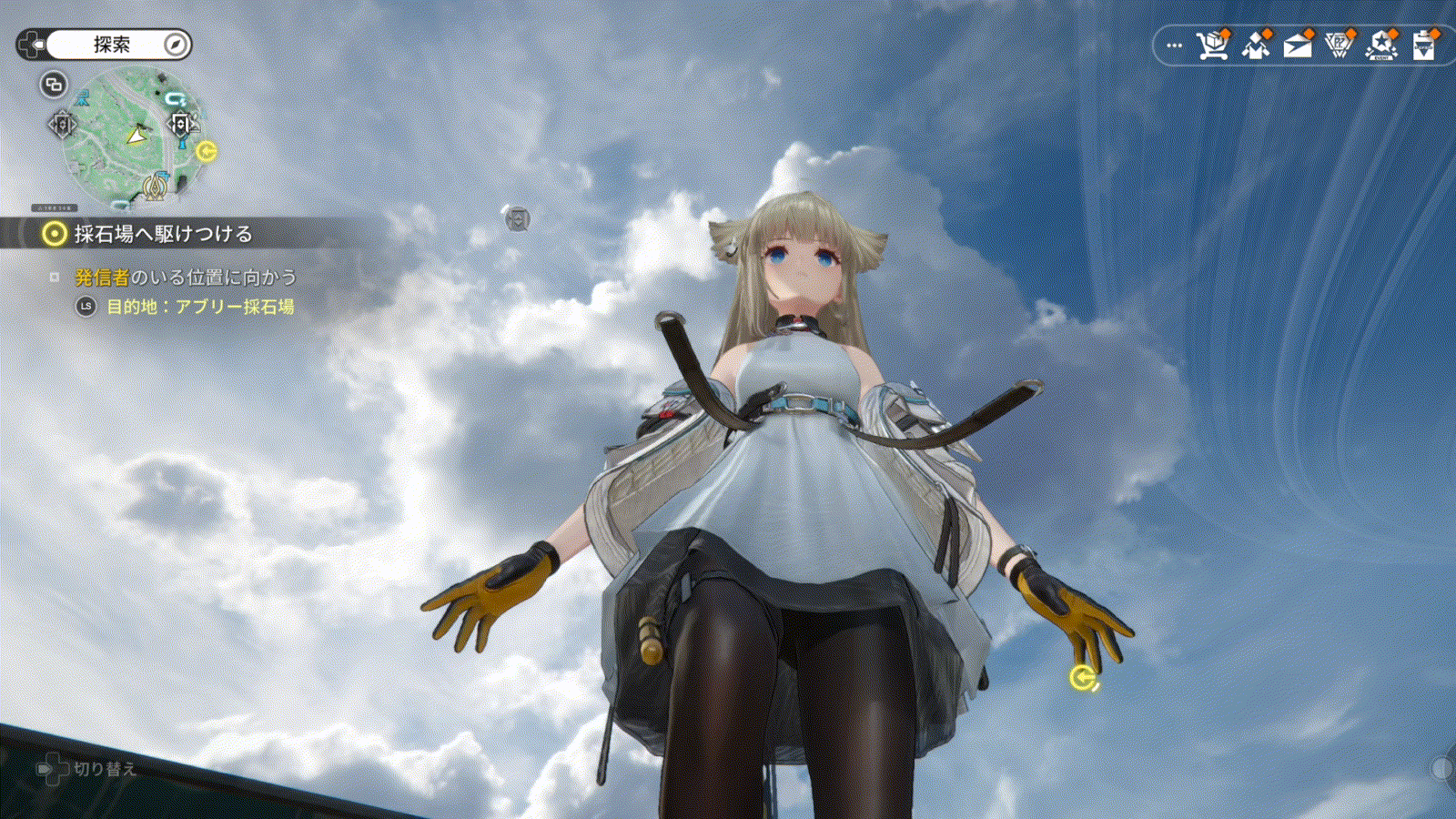Select the 採石場へ駆けつける quest tracker
1456x819 pixels.
(x=162, y=234)
